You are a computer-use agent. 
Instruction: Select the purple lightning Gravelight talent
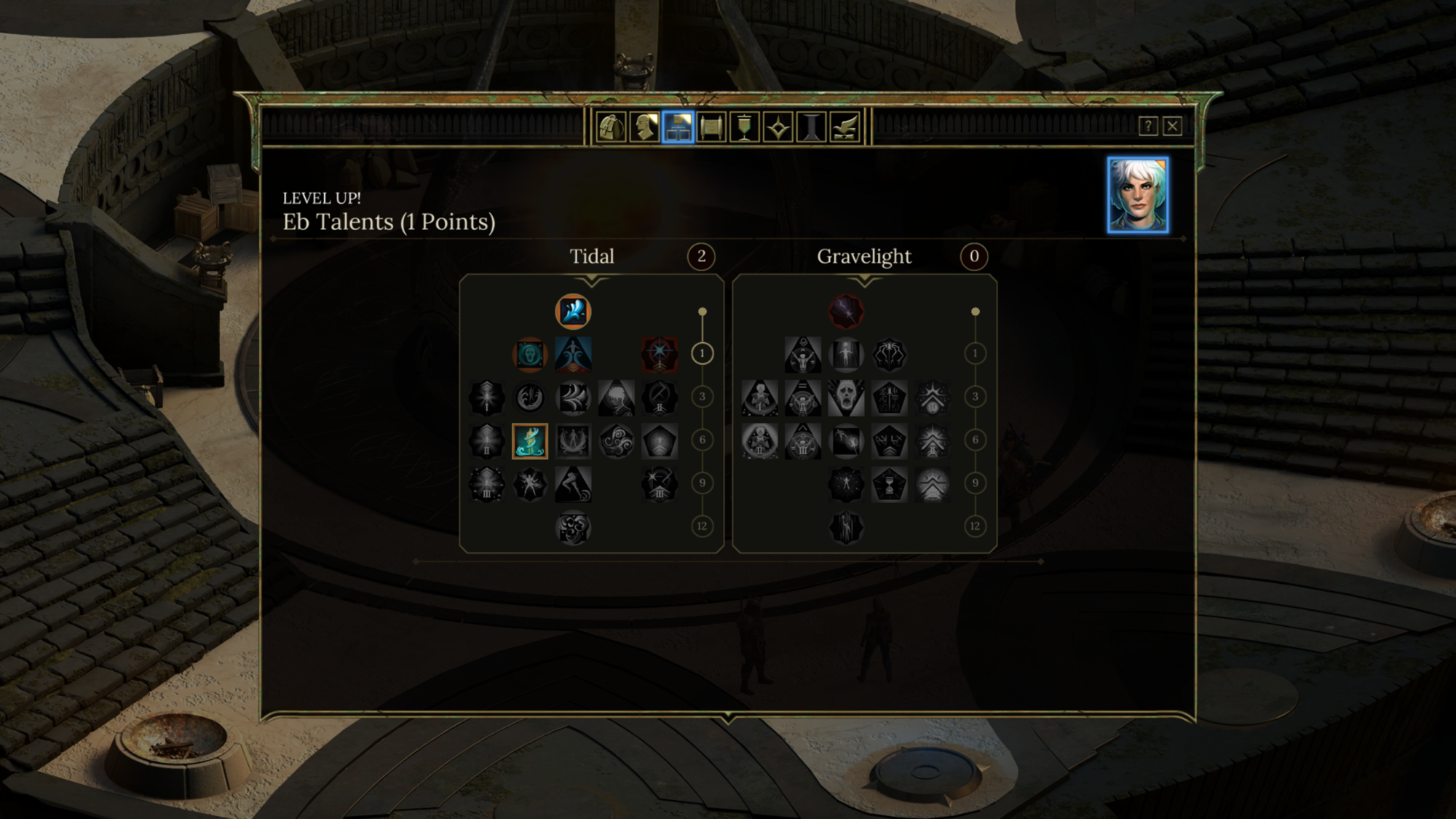click(x=846, y=312)
